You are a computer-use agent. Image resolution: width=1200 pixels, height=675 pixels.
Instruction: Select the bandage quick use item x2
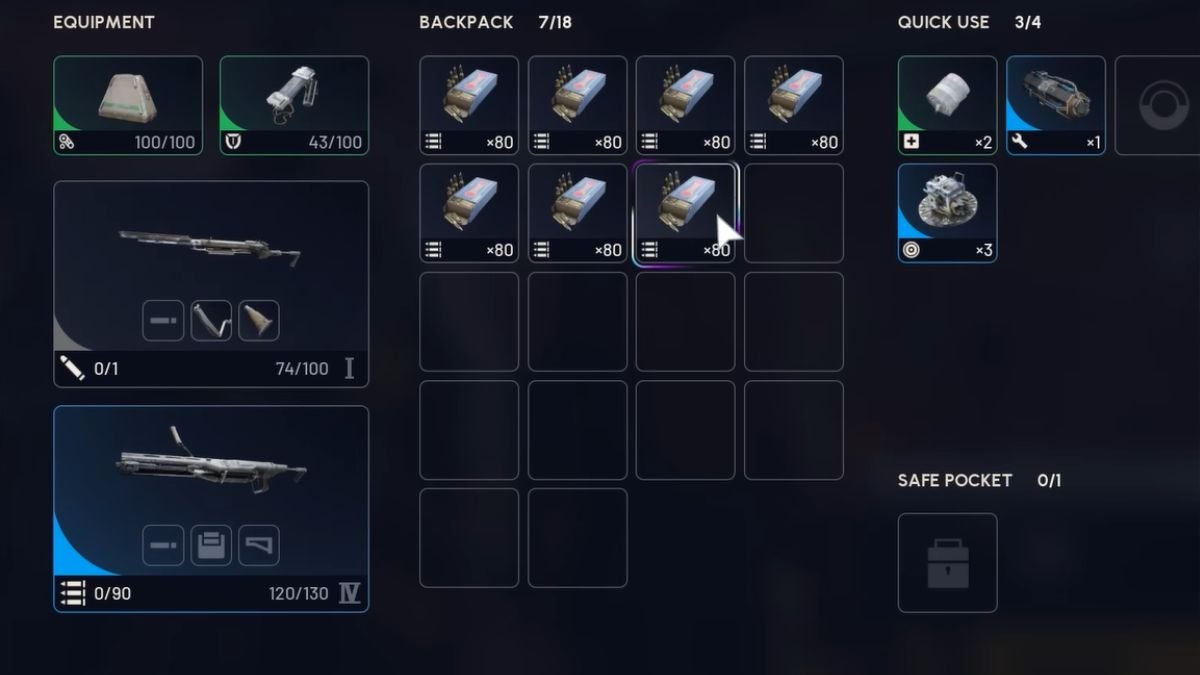pos(947,105)
